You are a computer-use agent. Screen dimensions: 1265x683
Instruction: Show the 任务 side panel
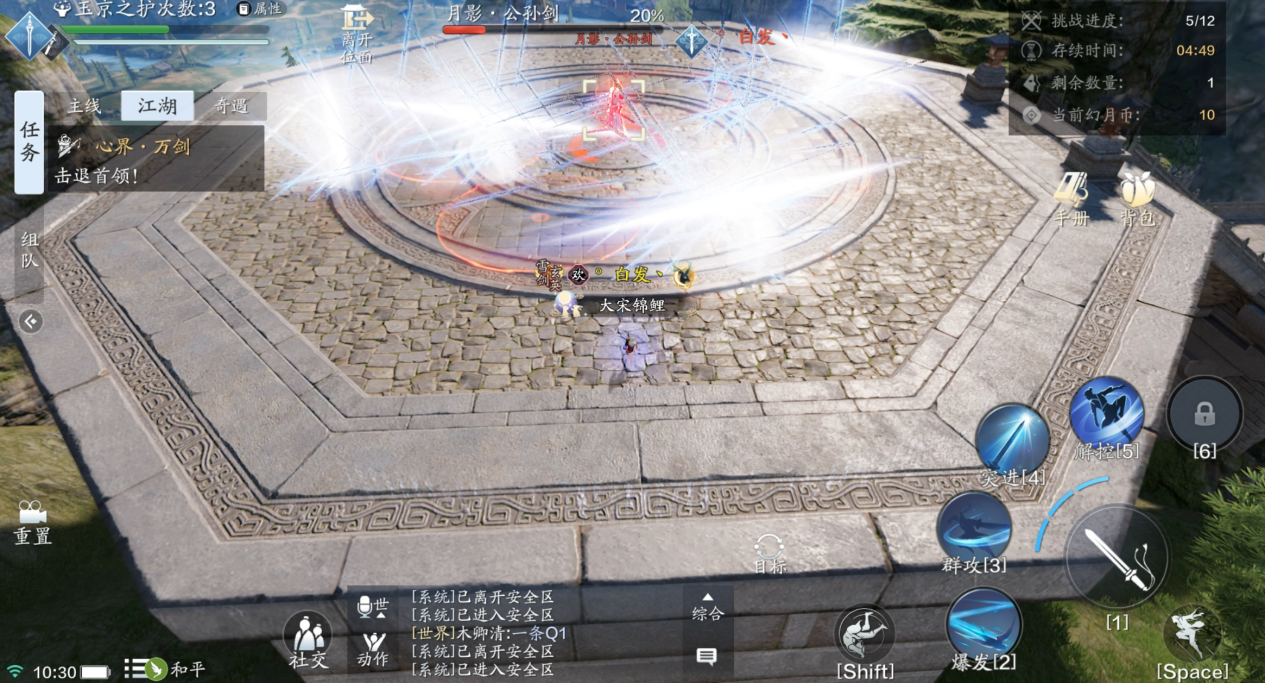pyautogui.click(x=29, y=142)
